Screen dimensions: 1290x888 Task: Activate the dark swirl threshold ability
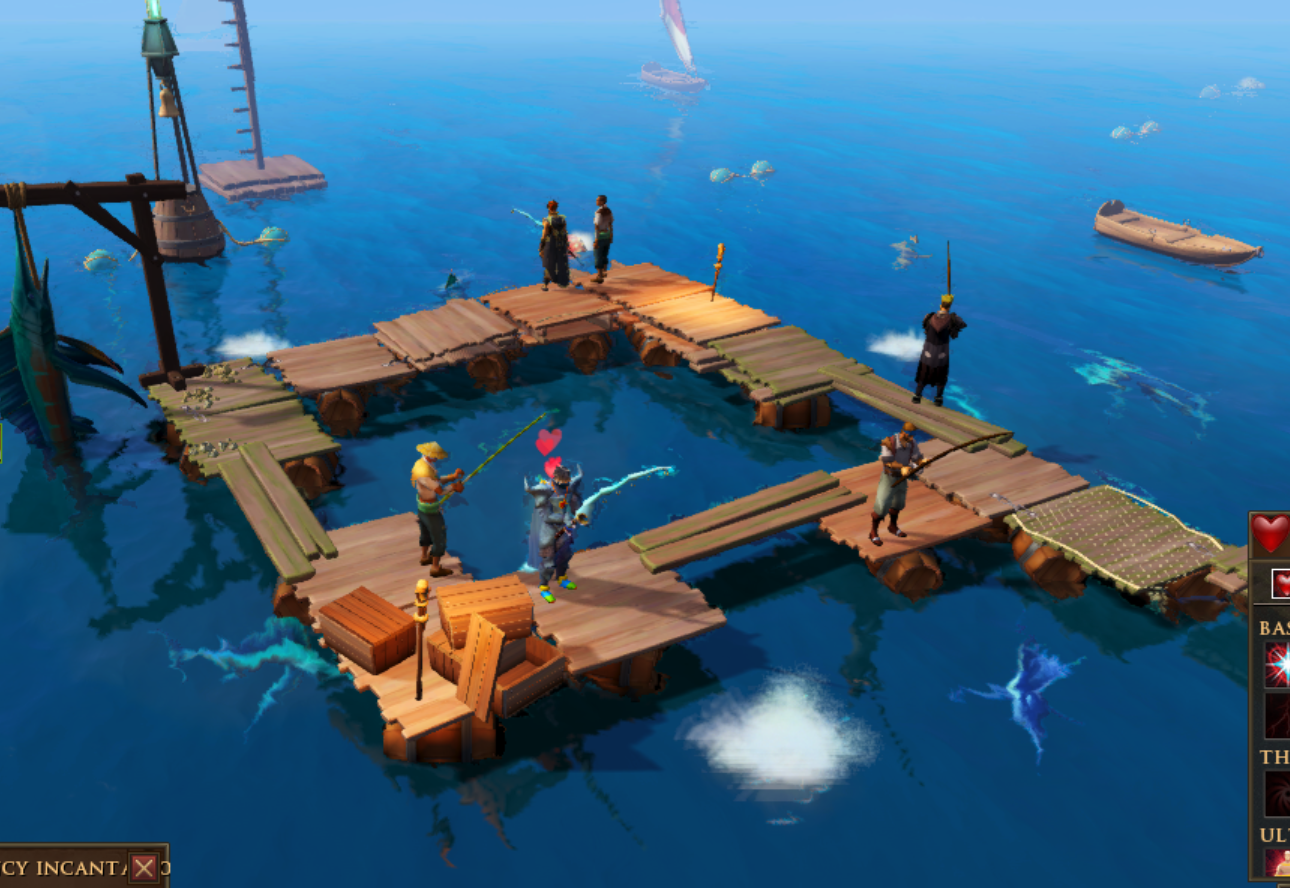pyautogui.click(x=1278, y=794)
